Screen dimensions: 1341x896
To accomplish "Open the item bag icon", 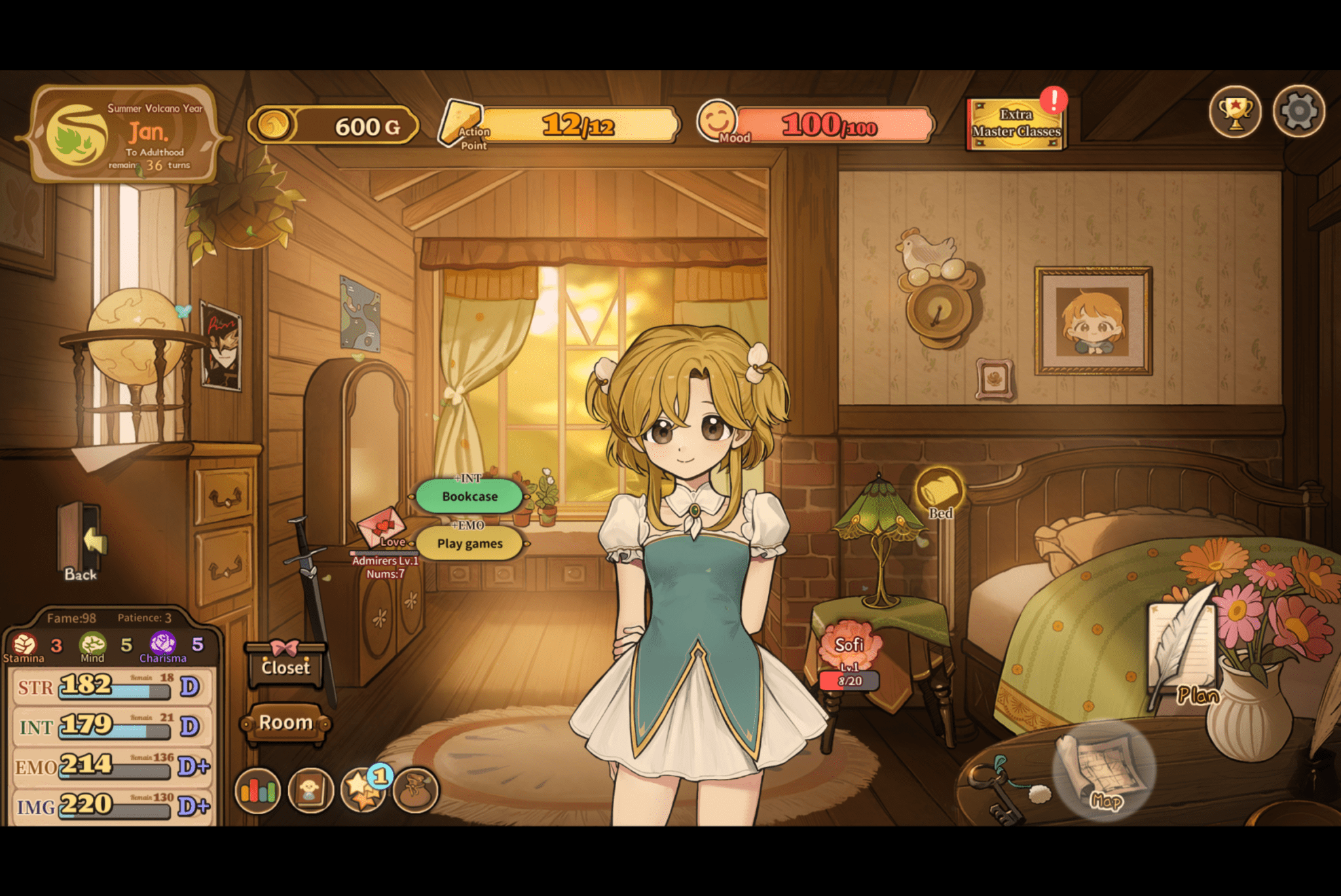I will (x=418, y=791).
